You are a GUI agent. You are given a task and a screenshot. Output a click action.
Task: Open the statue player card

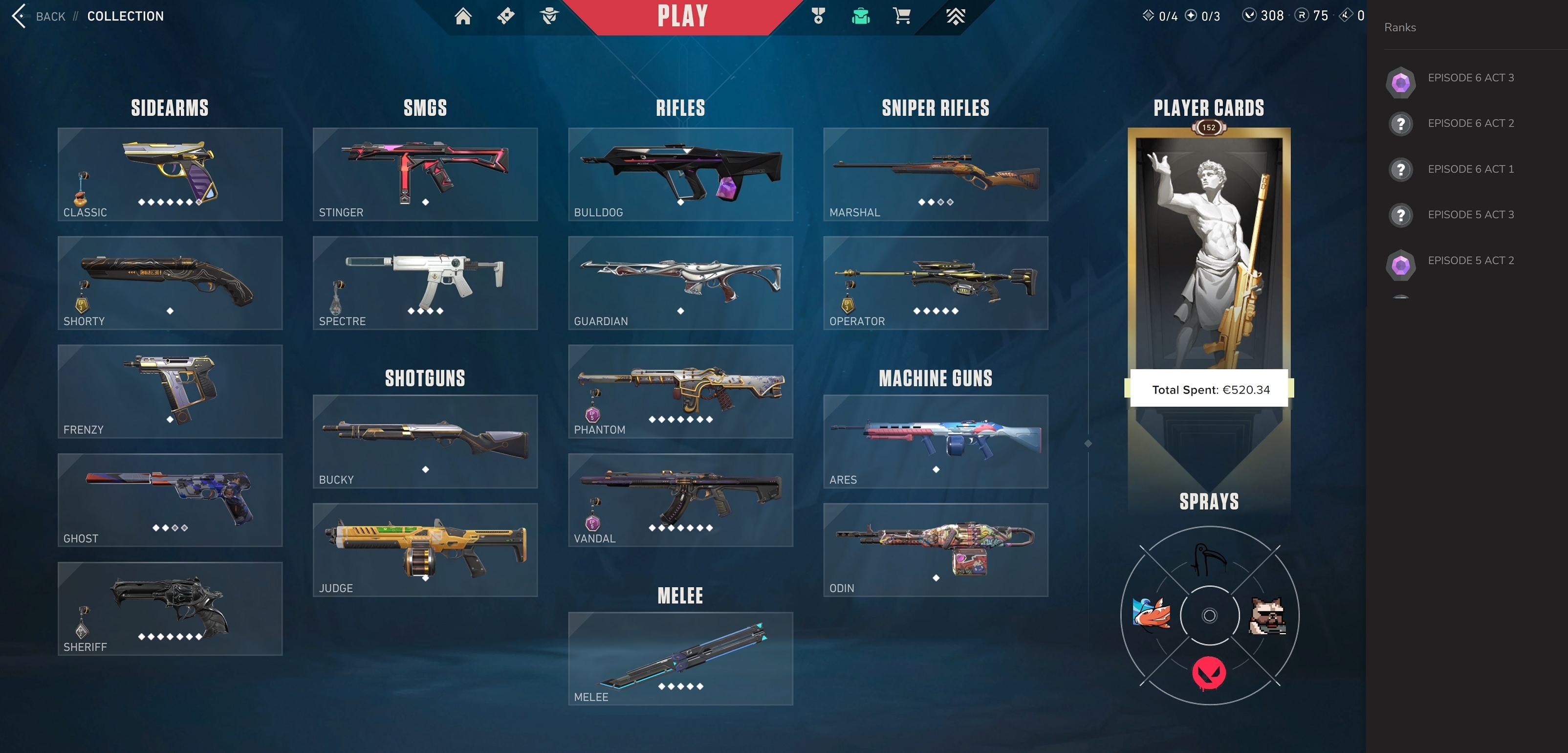pos(1208,256)
